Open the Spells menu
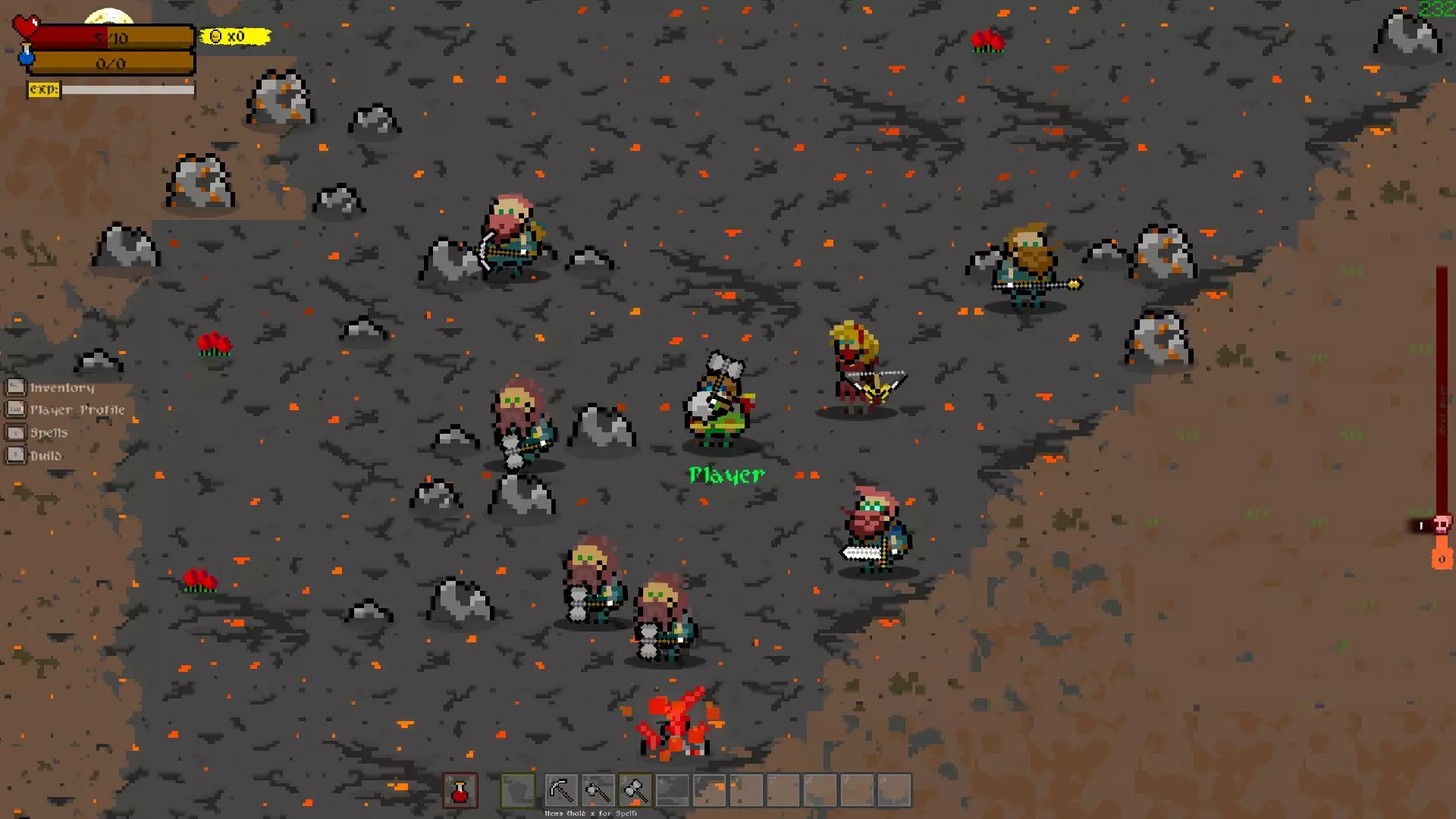Image resolution: width=1456 pixels, height=819 pixels. [49, 432]
